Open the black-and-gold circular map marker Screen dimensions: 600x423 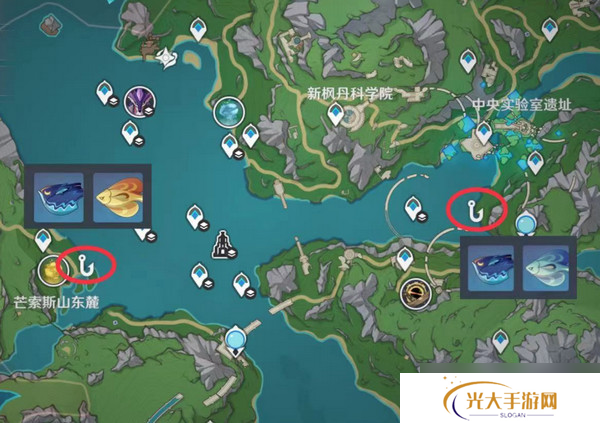tap(412, 293)
